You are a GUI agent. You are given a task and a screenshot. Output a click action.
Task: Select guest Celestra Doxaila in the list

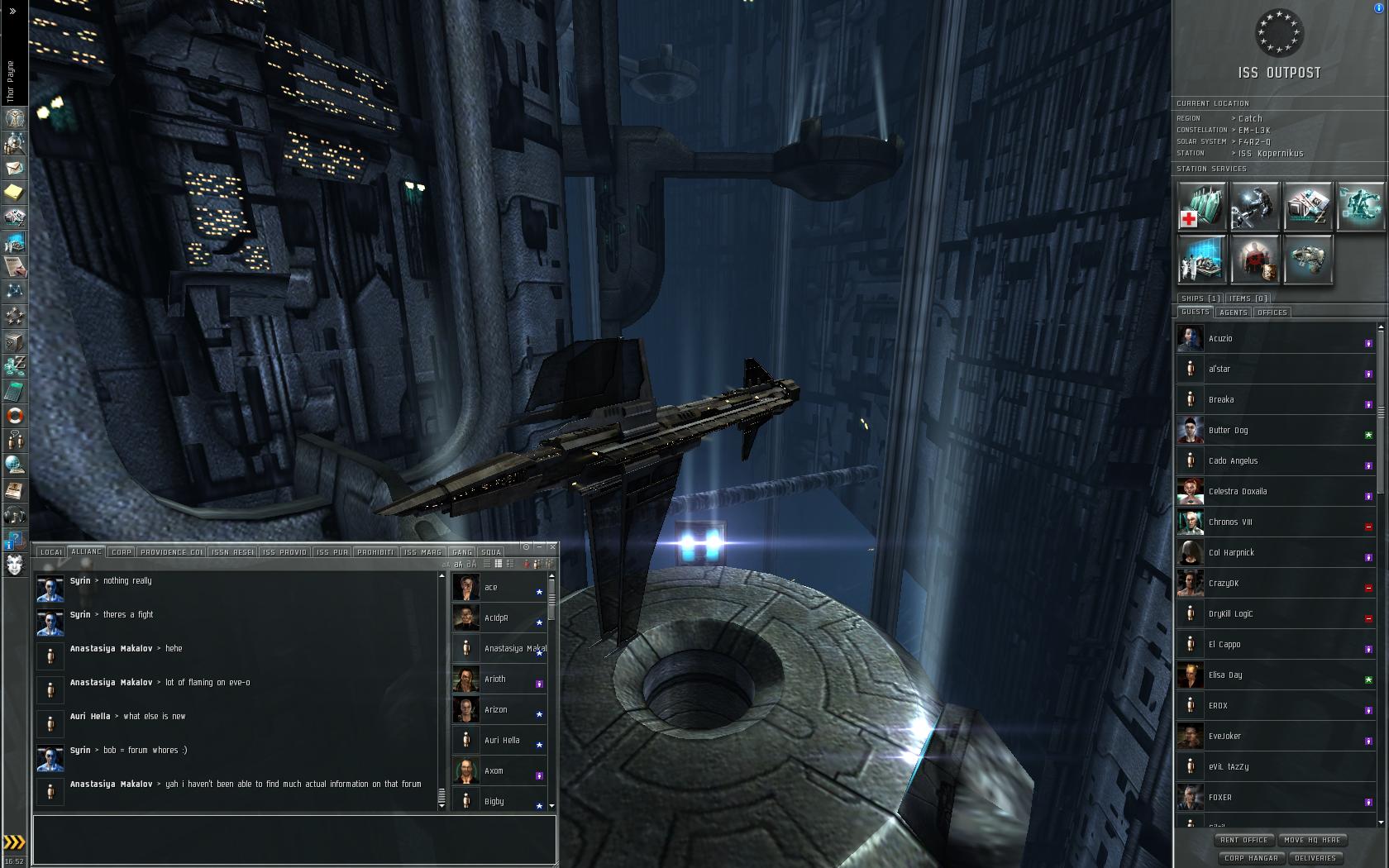pyautogui.click(x=1237, y=492)
